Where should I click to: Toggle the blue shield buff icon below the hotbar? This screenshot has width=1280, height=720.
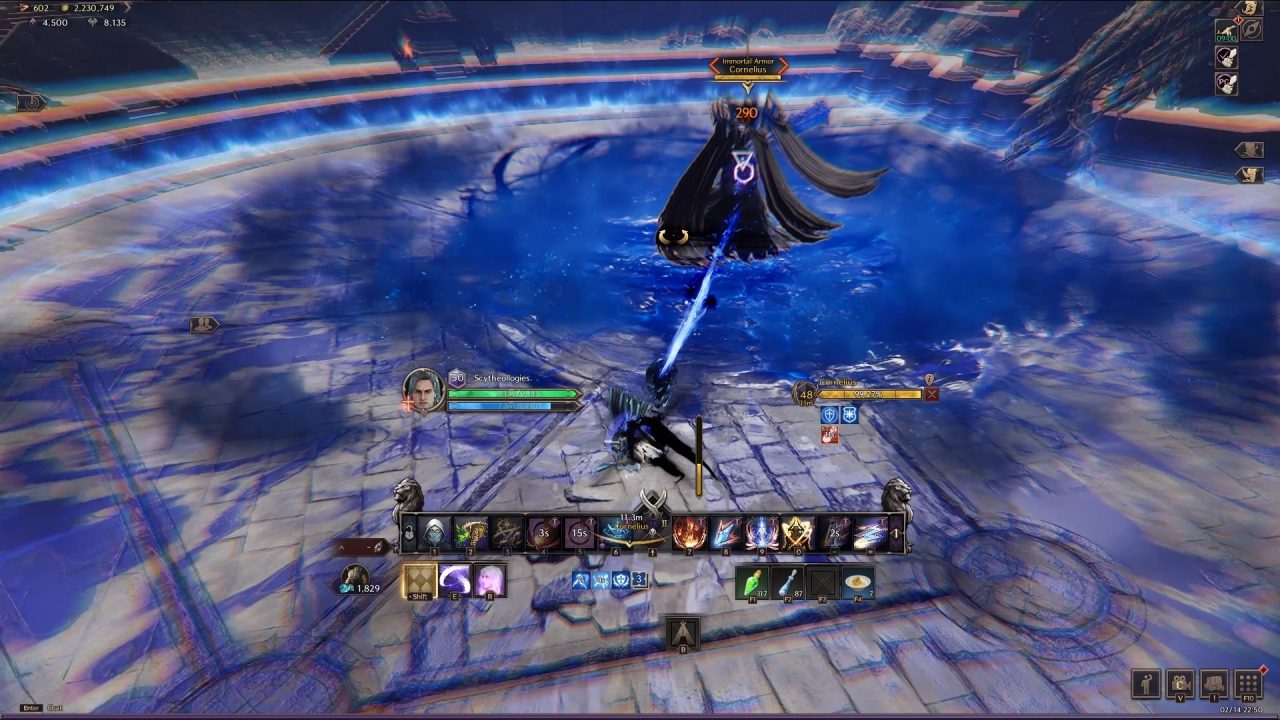(x=620, y=582)
